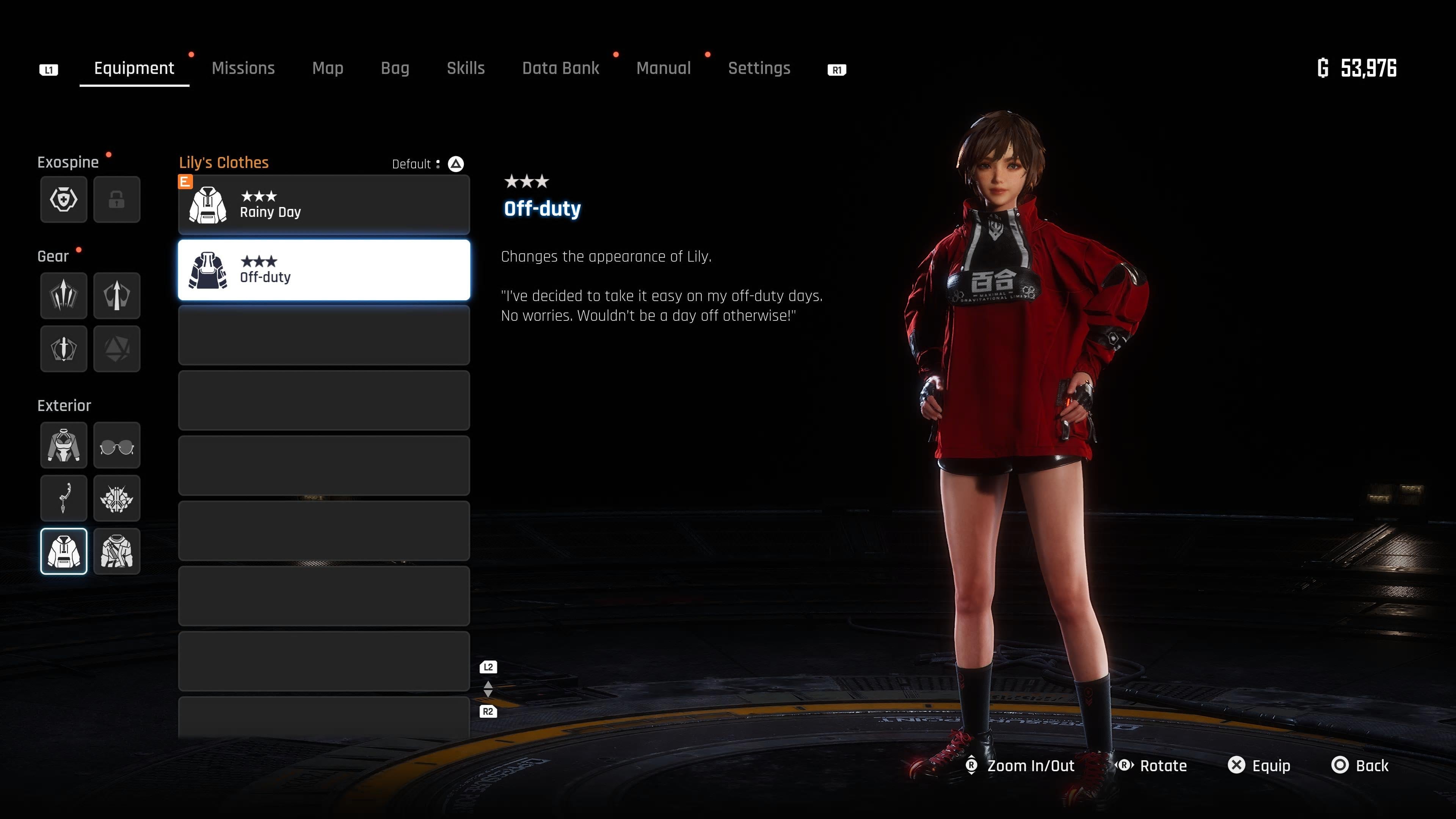Select the earring exterior slot
This screenshot has width=1456, height=819.
pyautogui.click(x=64, y=498)
